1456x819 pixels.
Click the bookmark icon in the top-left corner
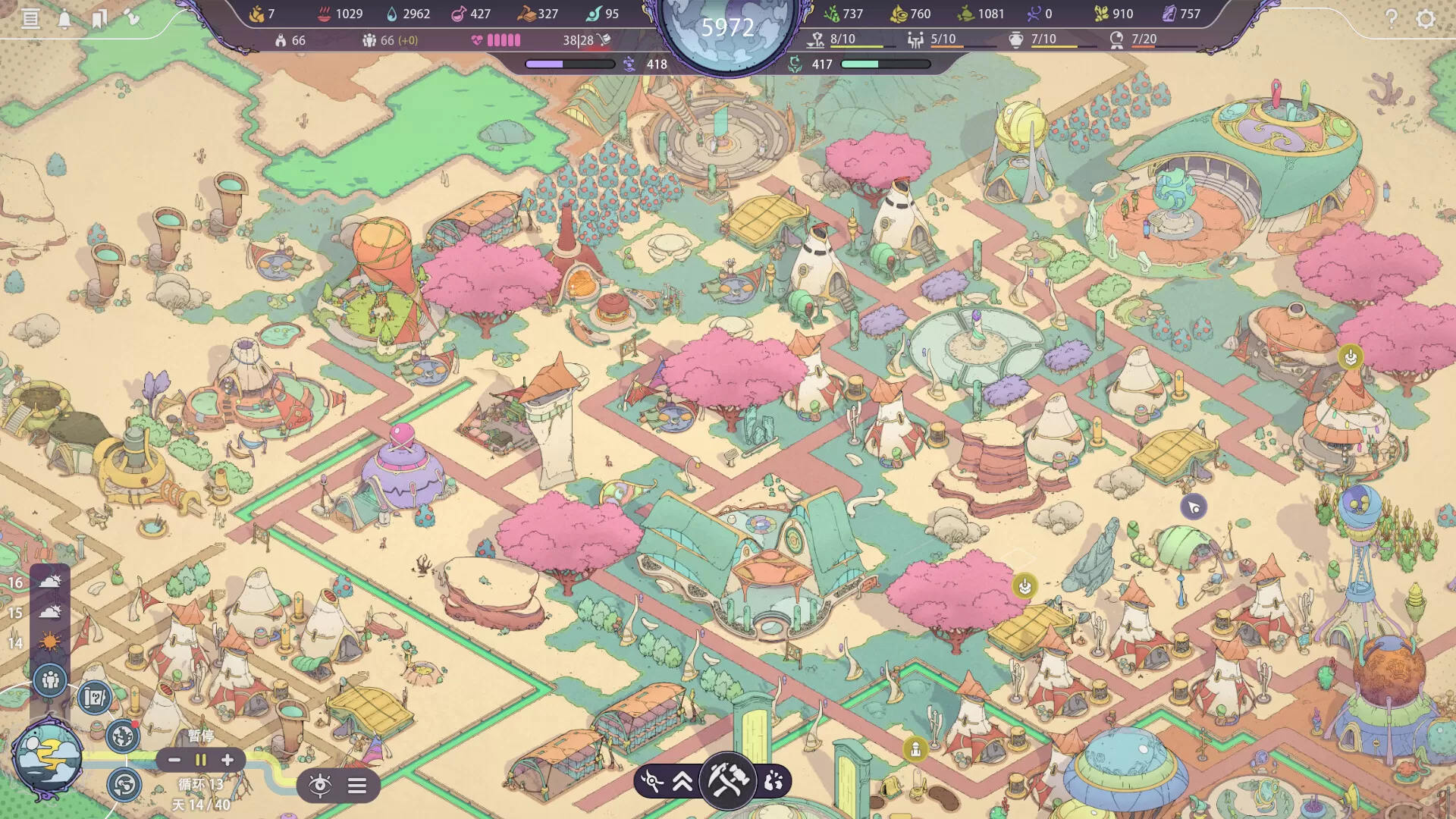tap(99, 18)
